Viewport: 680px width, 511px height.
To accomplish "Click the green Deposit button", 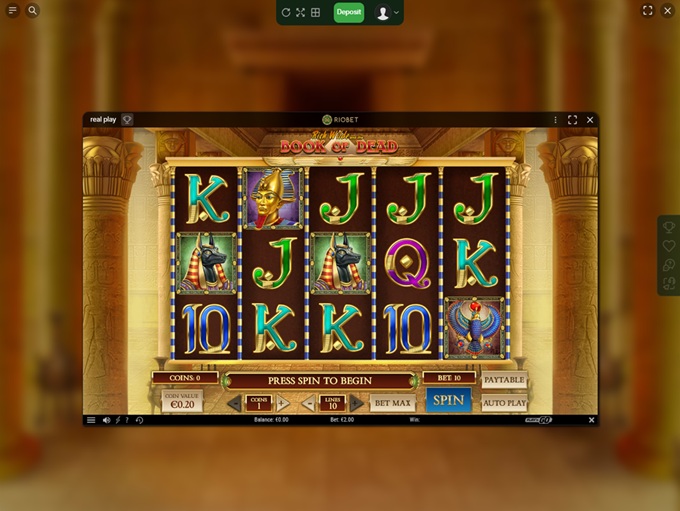I will pos(349,12).
